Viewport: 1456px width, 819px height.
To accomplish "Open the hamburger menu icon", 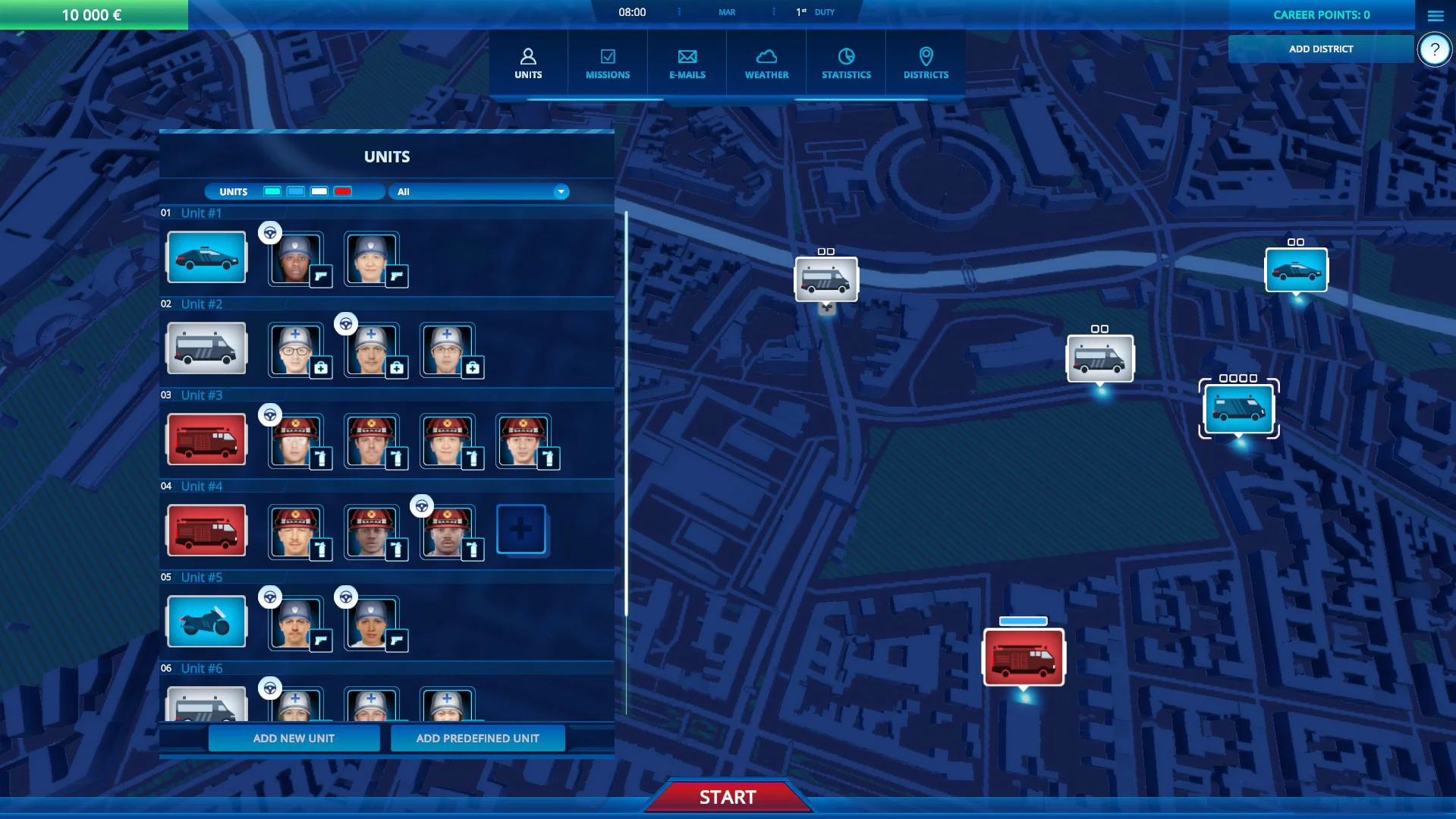I will (1435, 15).
